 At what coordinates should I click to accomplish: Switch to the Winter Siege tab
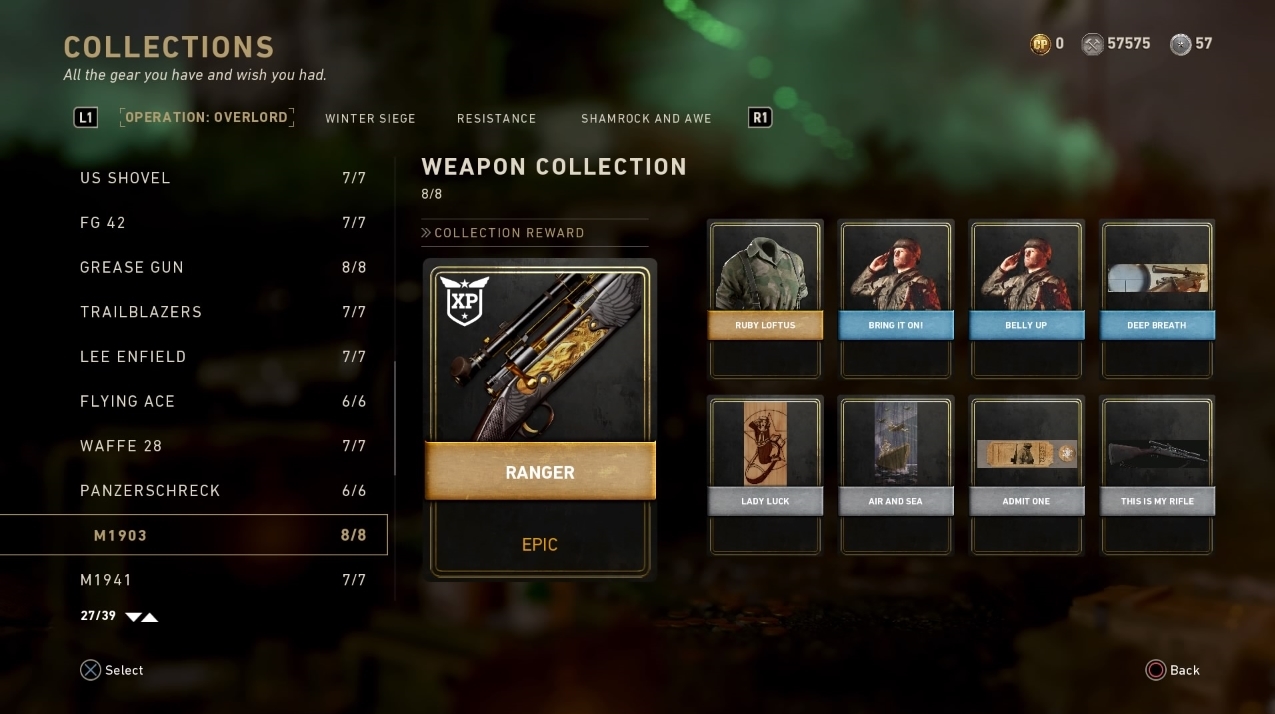(370, 118)
